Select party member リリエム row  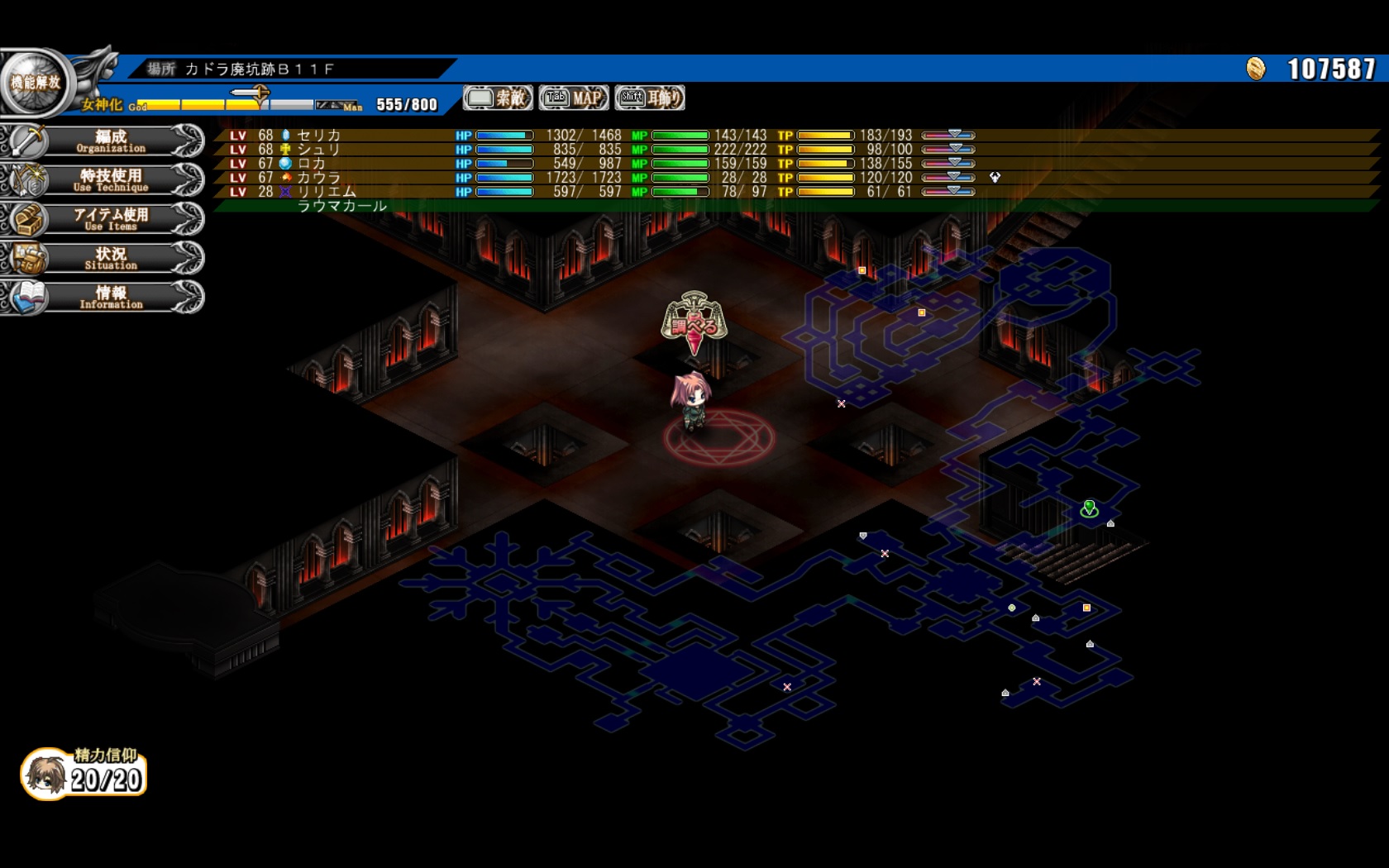[326, 192]
